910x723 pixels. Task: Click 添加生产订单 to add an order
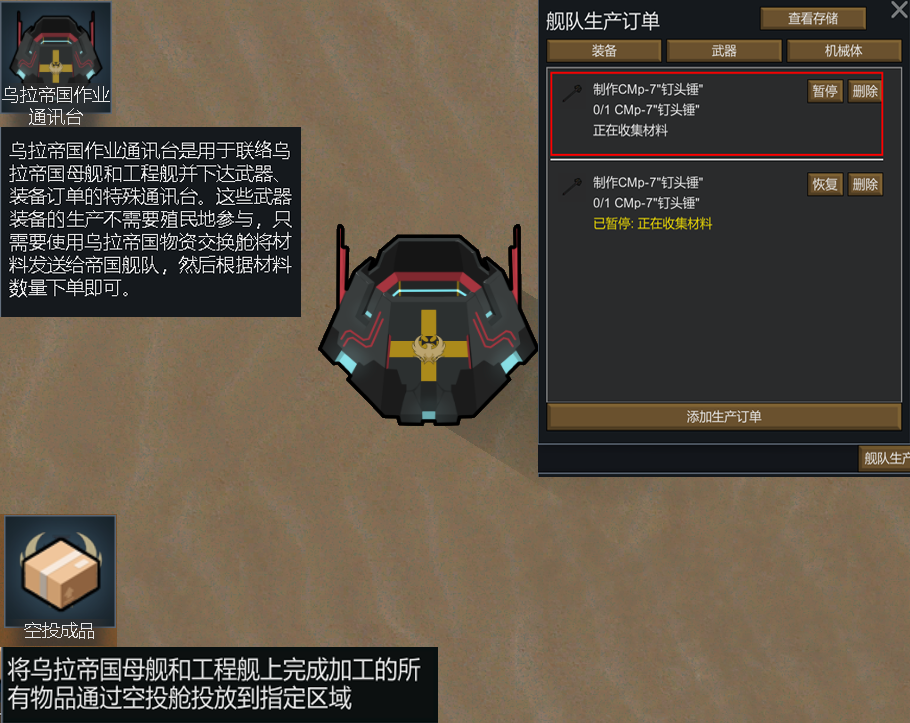[x=723, y=417]
